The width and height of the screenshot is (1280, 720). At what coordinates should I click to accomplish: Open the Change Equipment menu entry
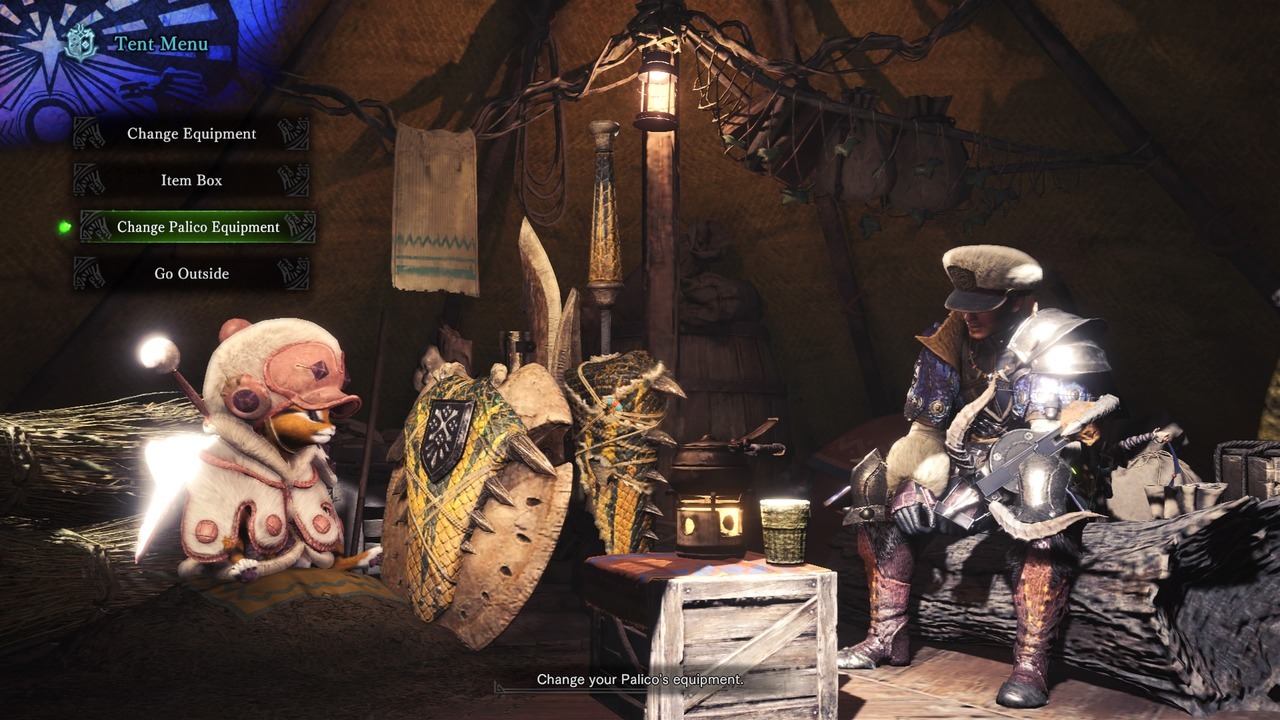coord(191,134)
